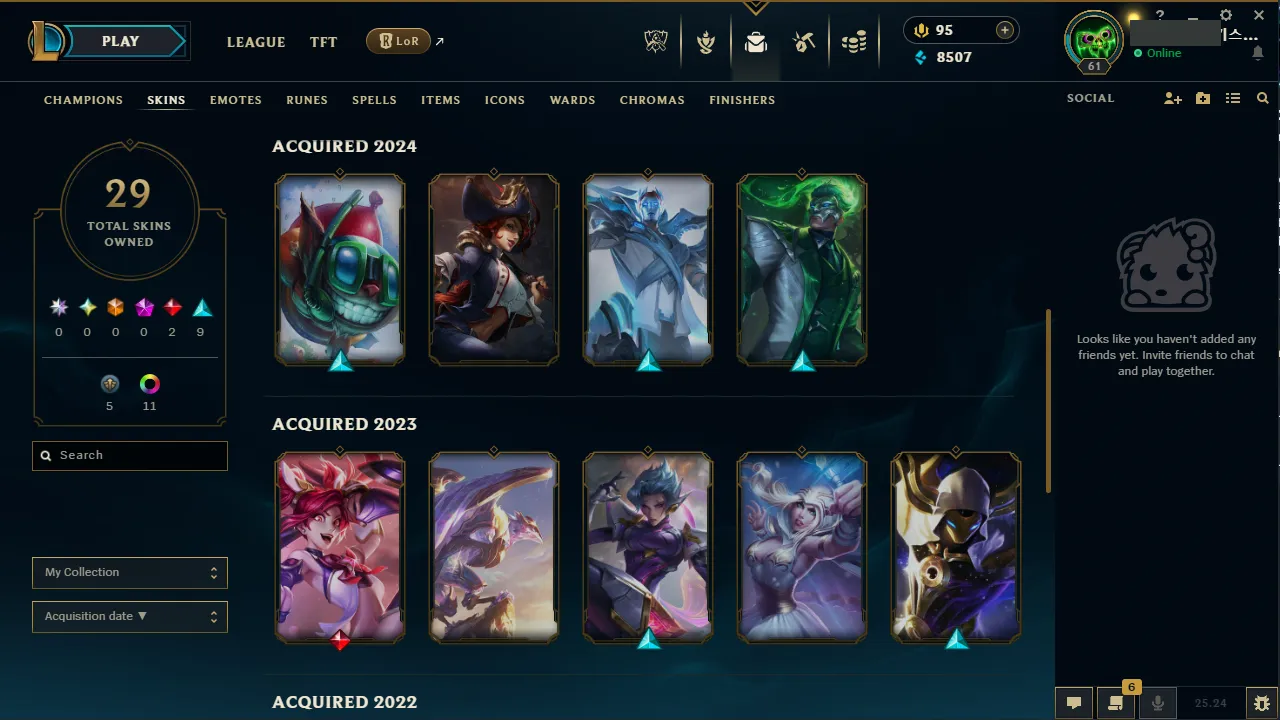Select the chromas color wheel filter

(149, 383)
